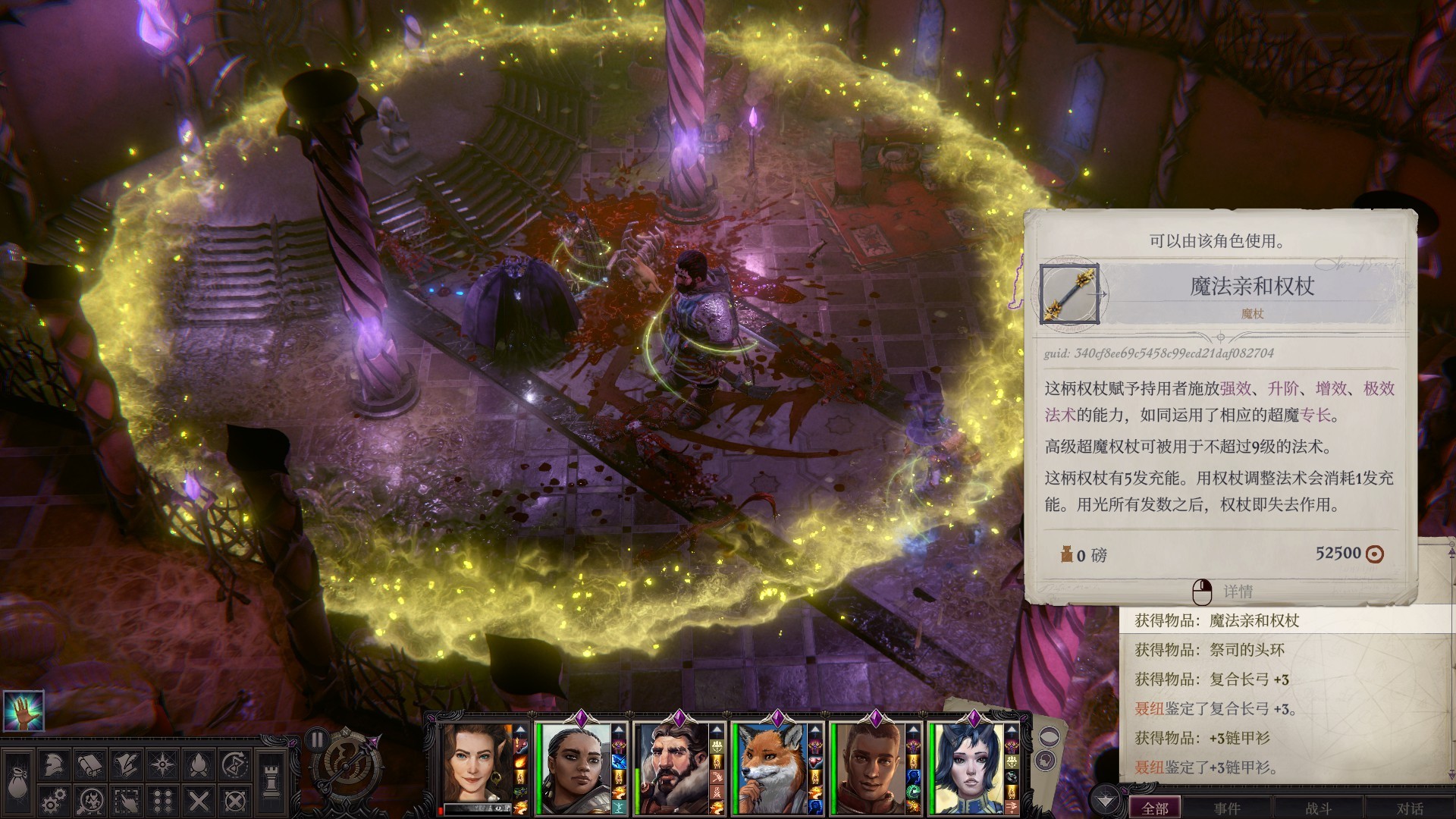
Task: Select the bearded pipe-smoking man portrait
Action: (x=671, y=766)
